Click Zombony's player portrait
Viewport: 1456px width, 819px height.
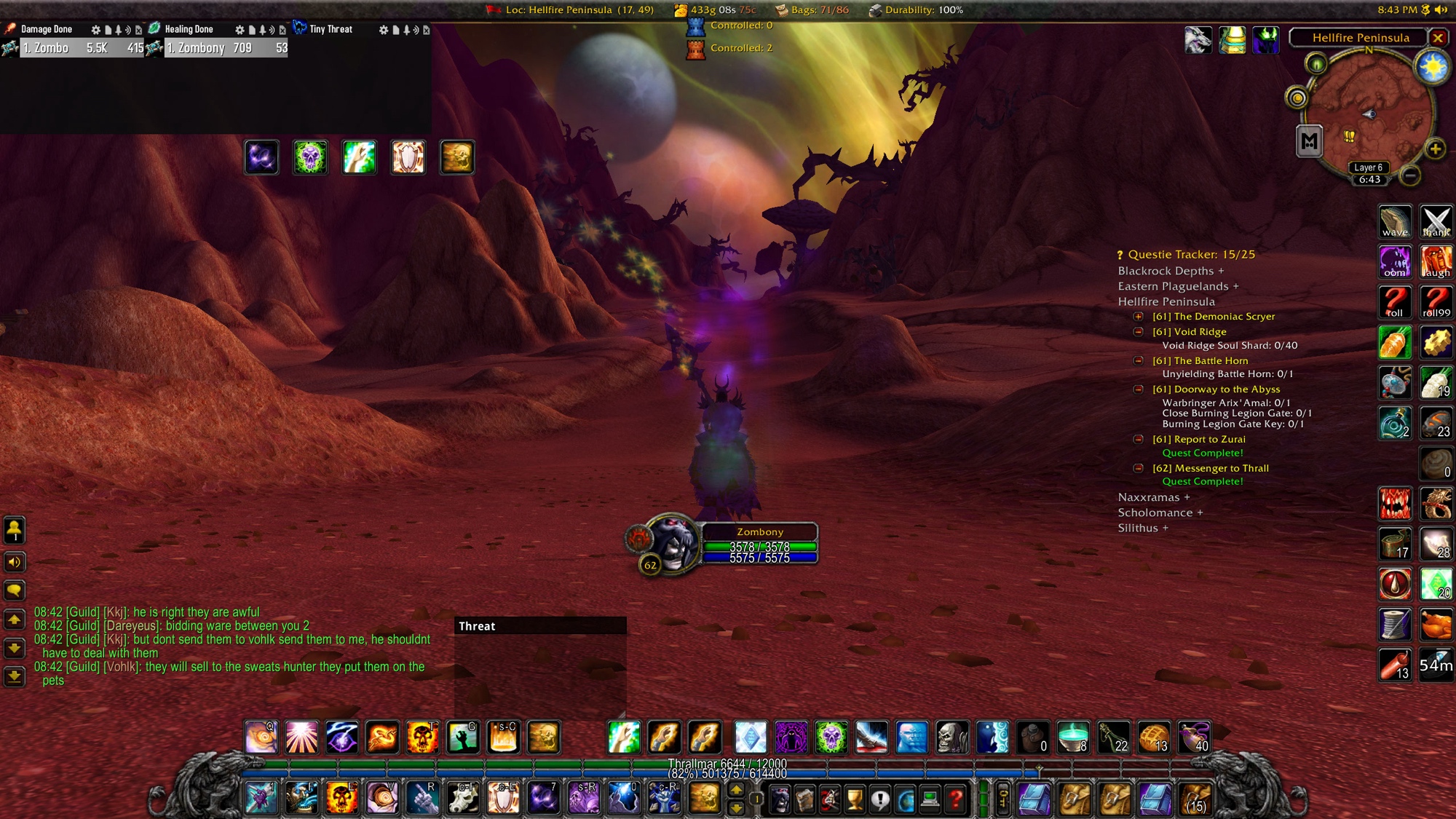(671, 542)
